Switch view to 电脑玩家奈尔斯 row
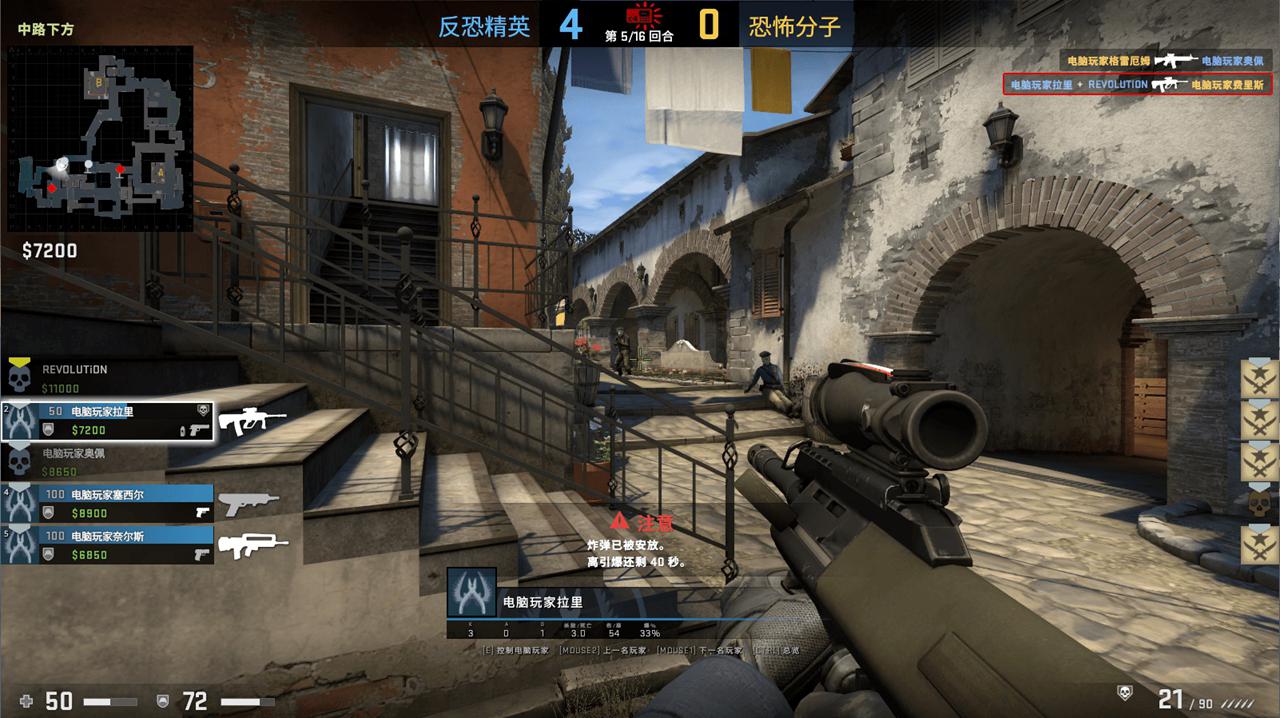This screenshot has height=718, width=1280. pyautogui.click(x=107, y=545)
